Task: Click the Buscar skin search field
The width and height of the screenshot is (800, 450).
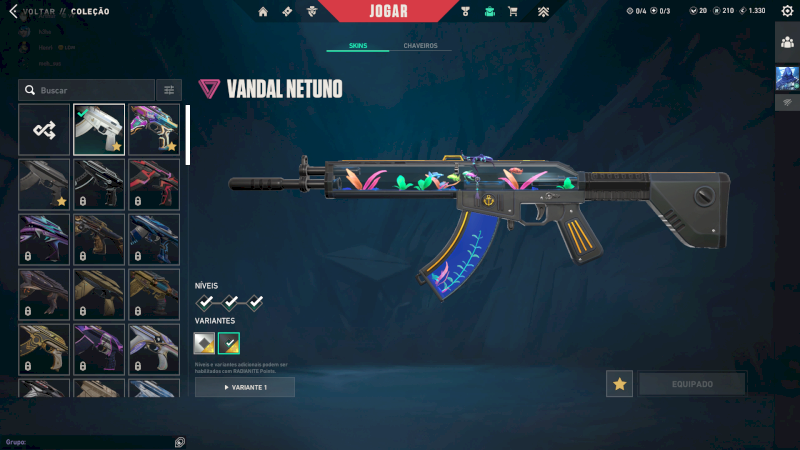Action: (x=90, y=90)
